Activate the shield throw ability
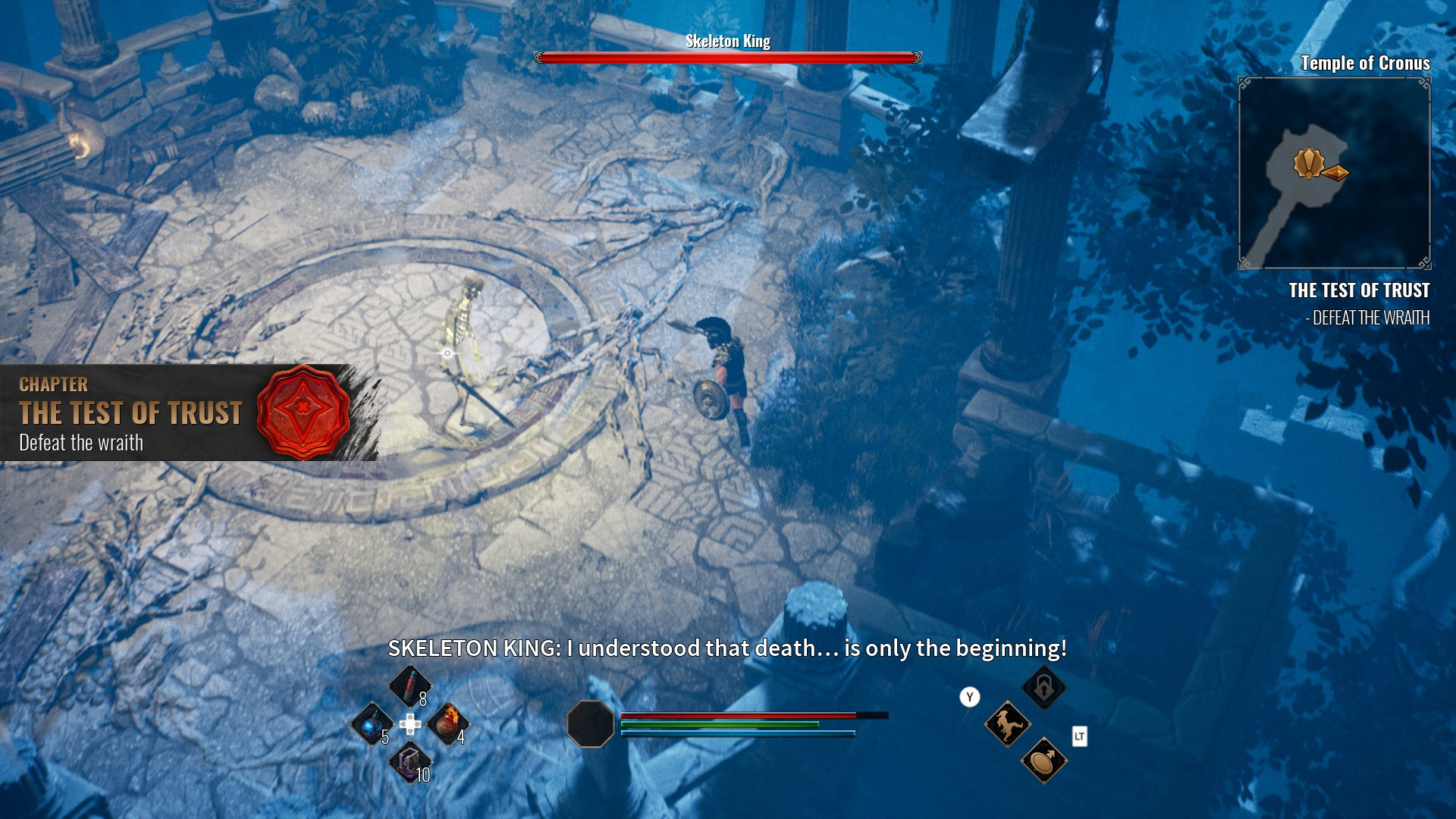 (1043, 760)
